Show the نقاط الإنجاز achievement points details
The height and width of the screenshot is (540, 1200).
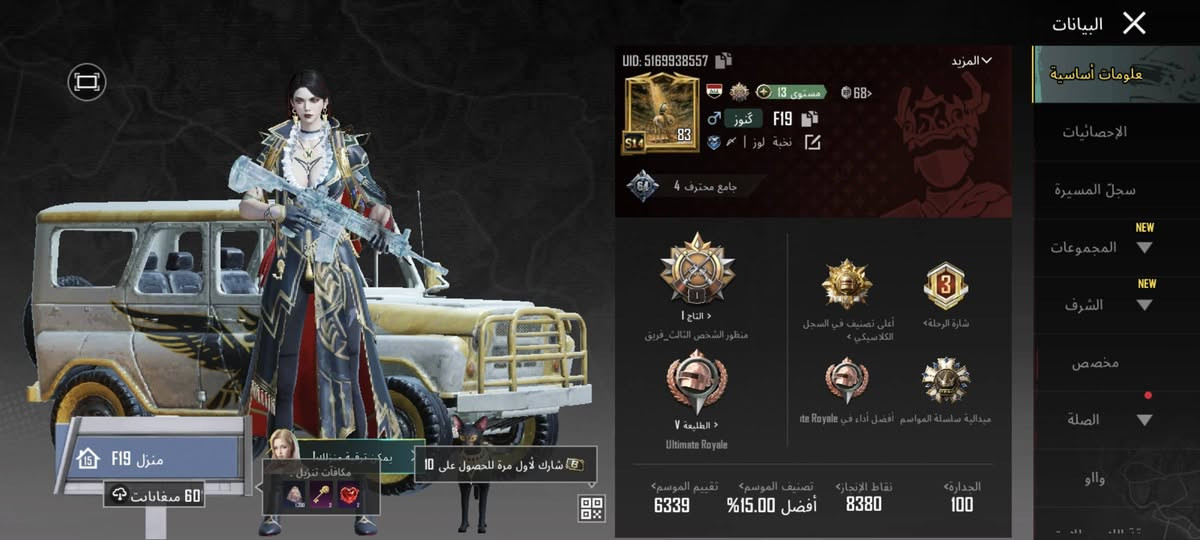click(x=864, y=495)
